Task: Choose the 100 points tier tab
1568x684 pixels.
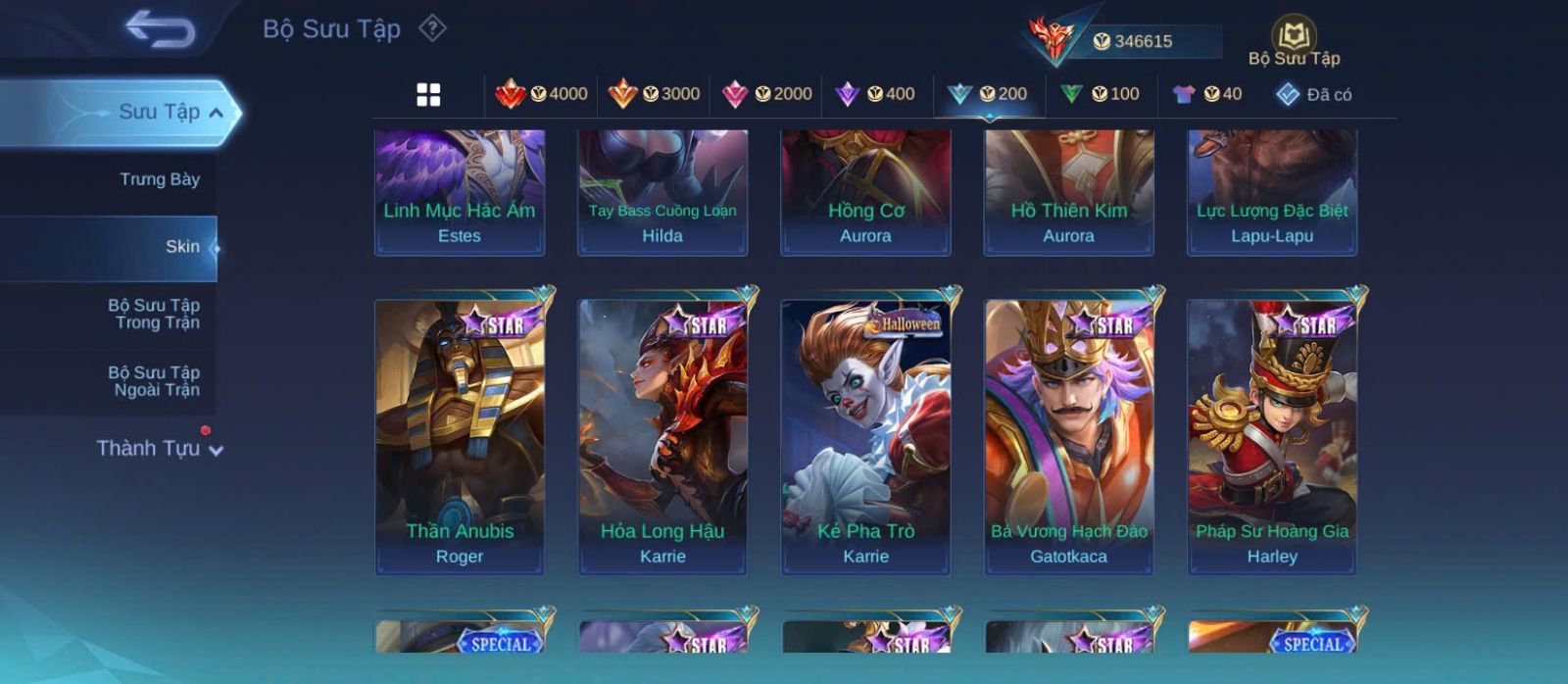Action: coord(1101,94)
